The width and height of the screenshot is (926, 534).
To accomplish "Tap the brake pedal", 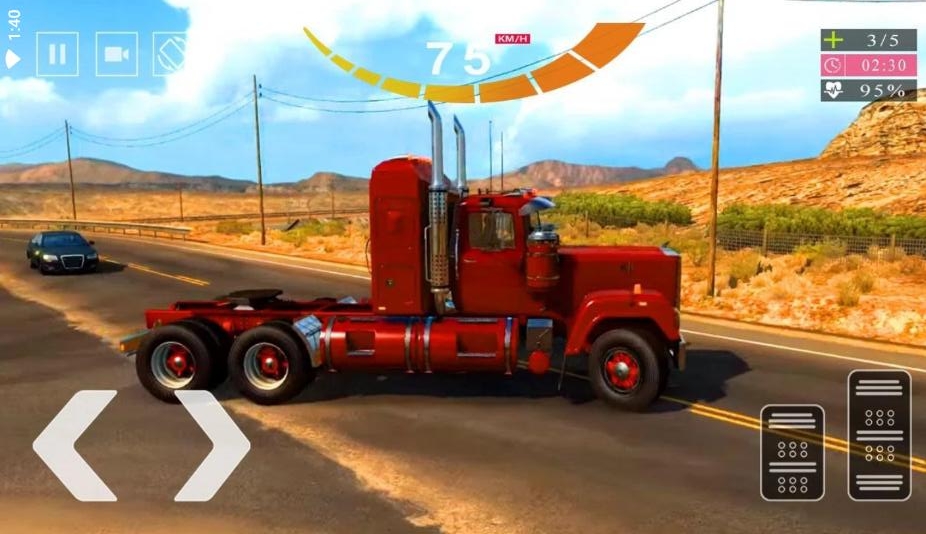I will (x=792, y=452).
